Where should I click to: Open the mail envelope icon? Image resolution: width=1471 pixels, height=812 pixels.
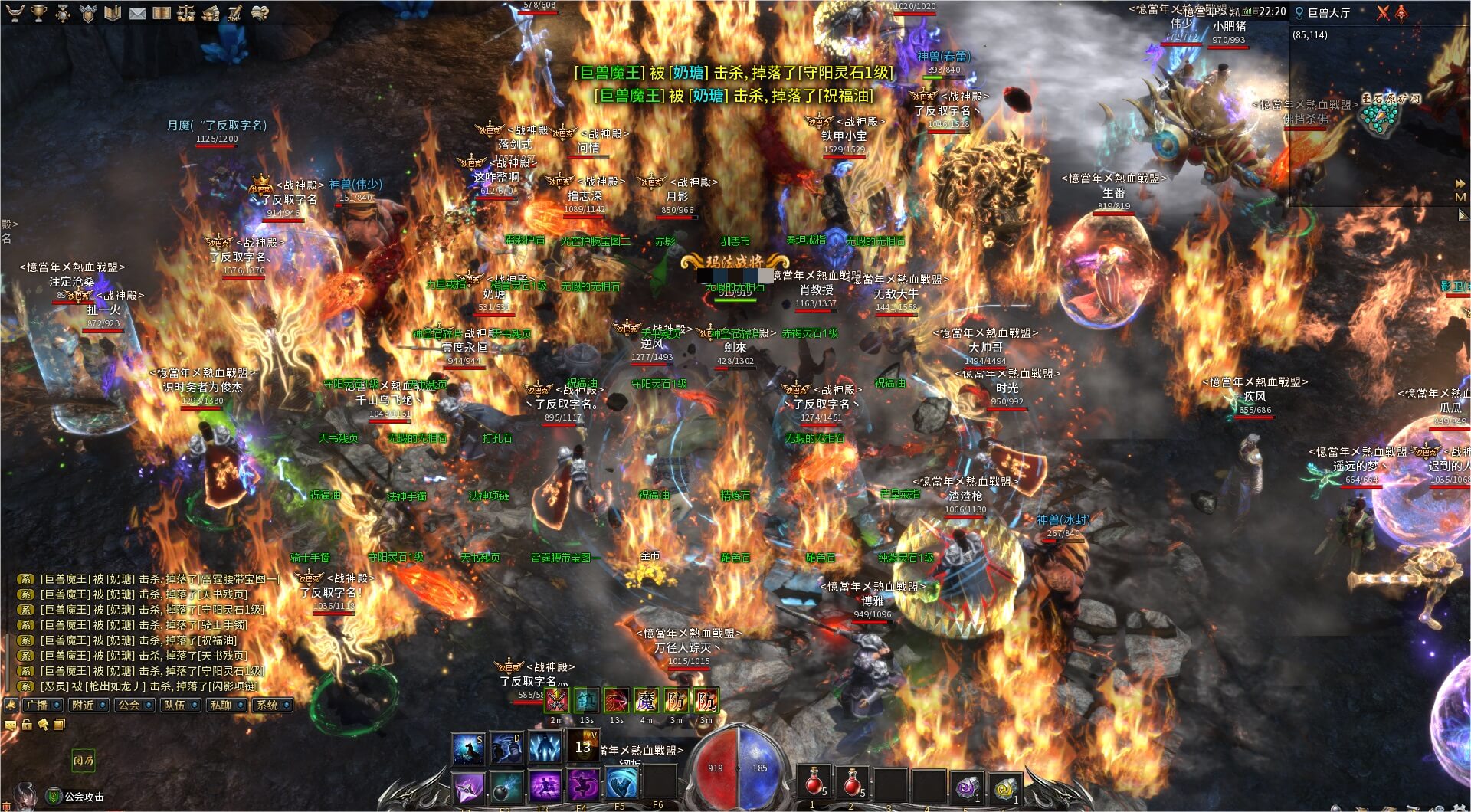click(x=137, y=13)
